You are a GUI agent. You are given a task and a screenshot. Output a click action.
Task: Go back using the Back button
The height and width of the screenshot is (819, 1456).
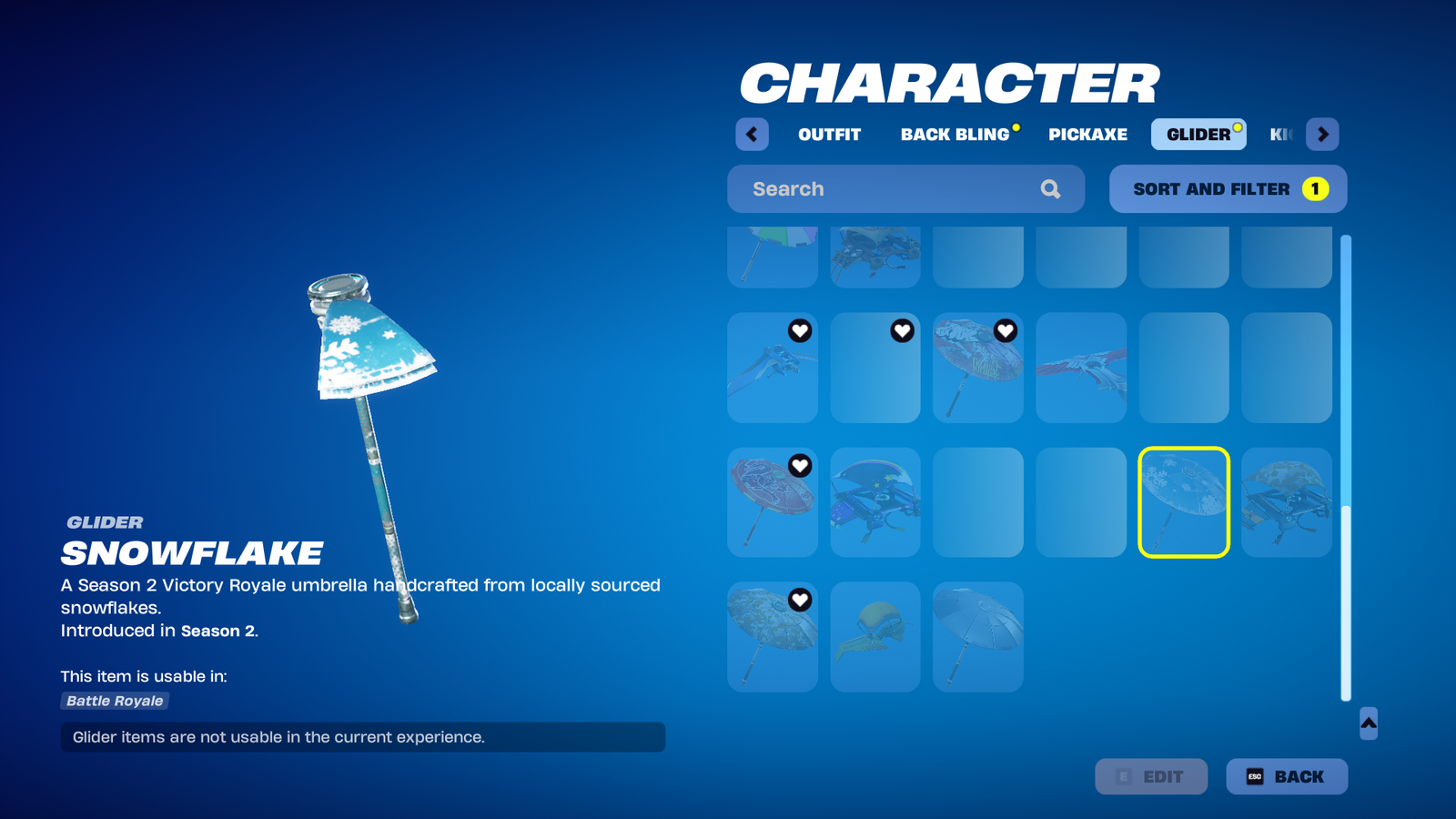coord(1286,776)
